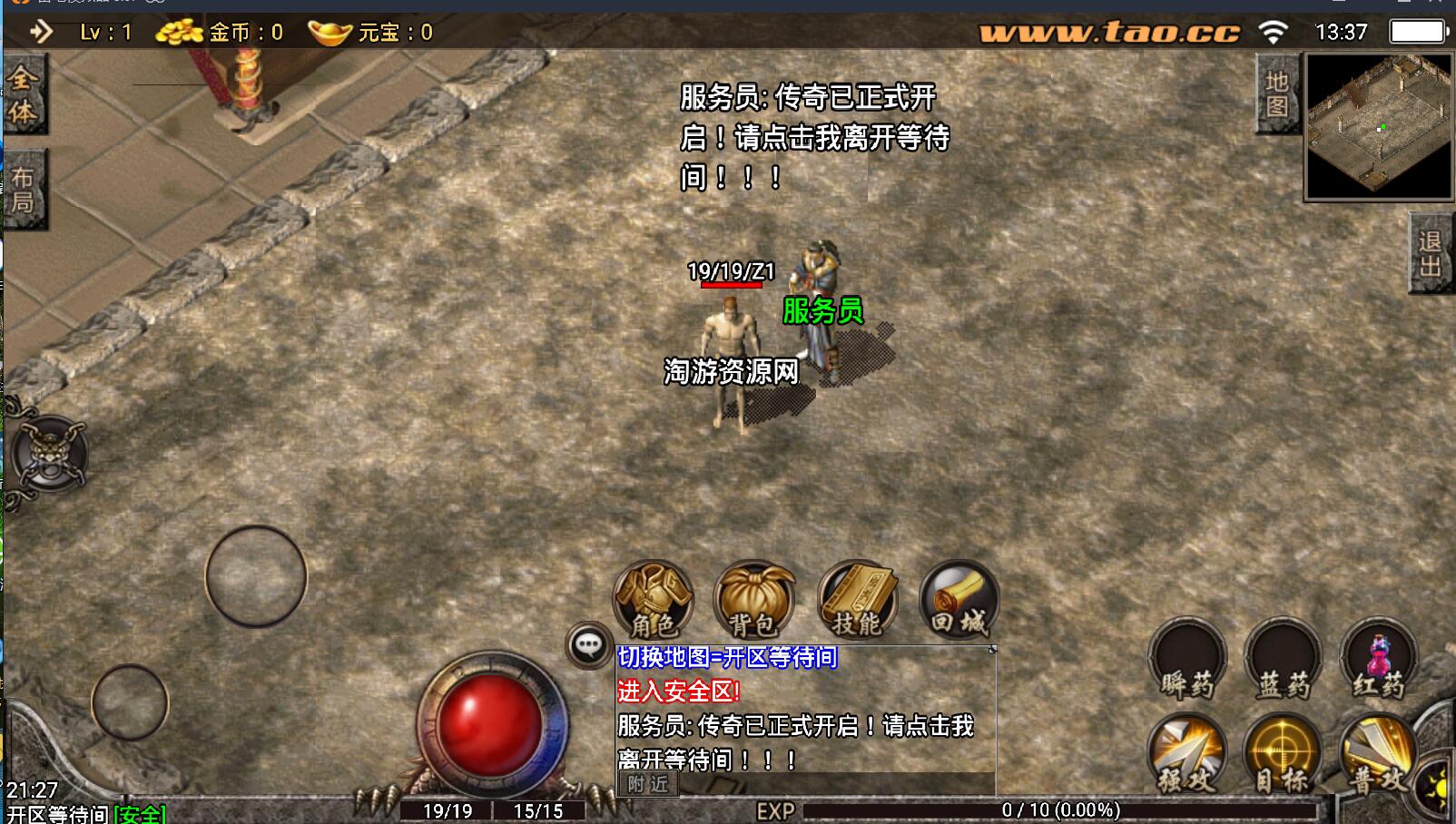Perform the 普攻 normal attack
The image size is (1456, 824).
(1378, 755)
